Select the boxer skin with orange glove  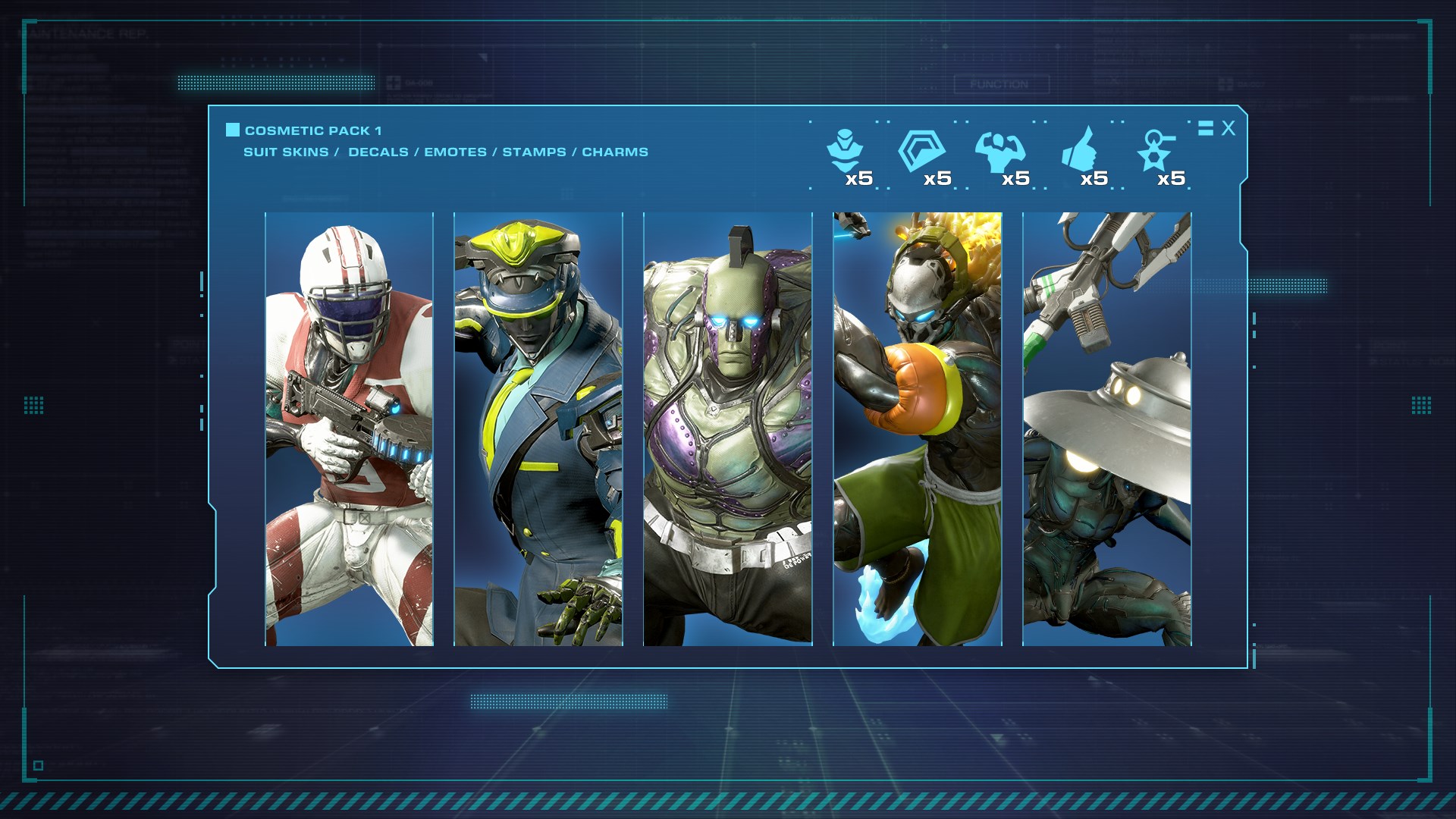point(918,429)
